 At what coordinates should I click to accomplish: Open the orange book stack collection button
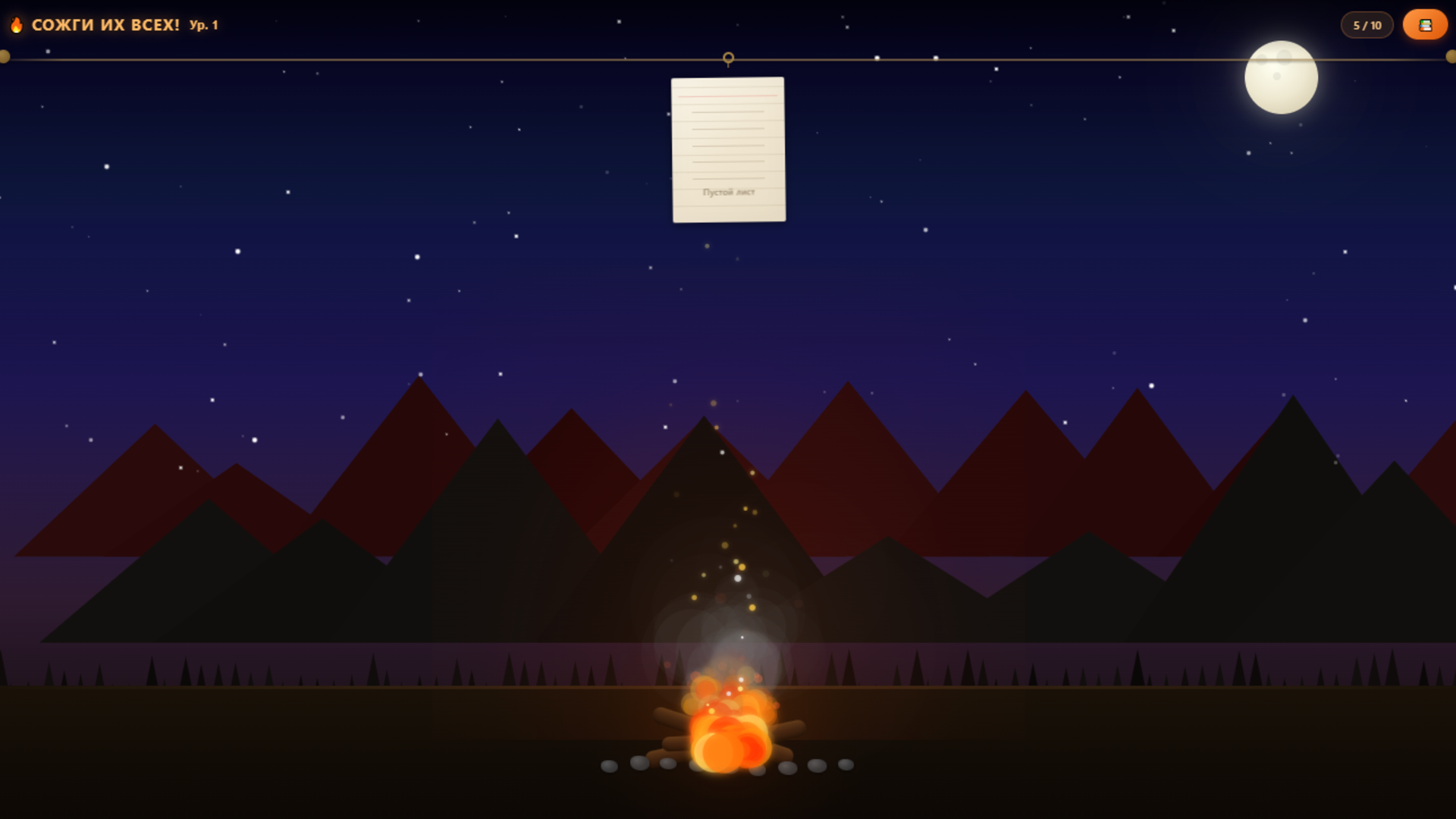pyautogui.click(x=1425, y=25)
